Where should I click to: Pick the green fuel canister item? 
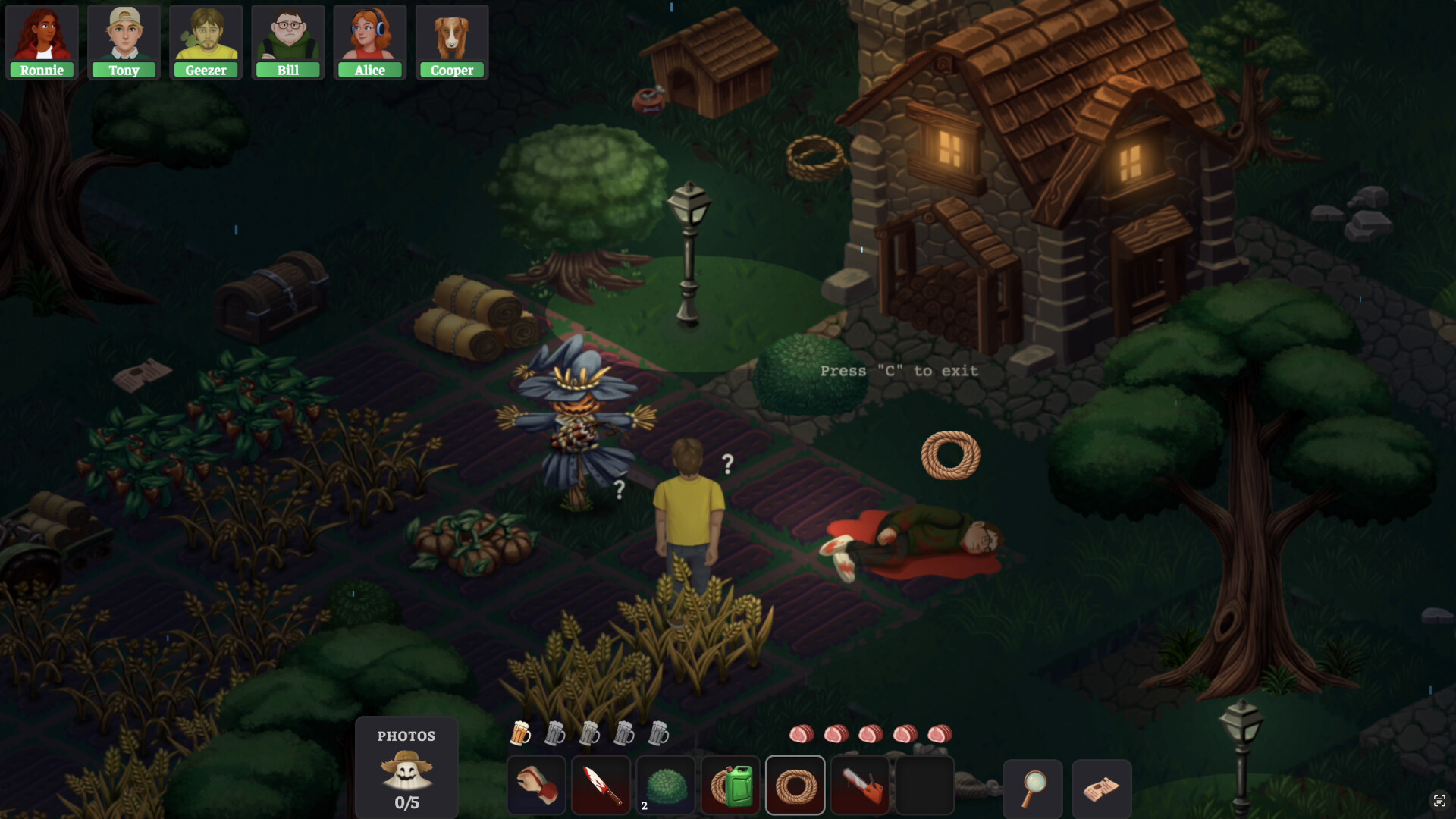[731, 785]
